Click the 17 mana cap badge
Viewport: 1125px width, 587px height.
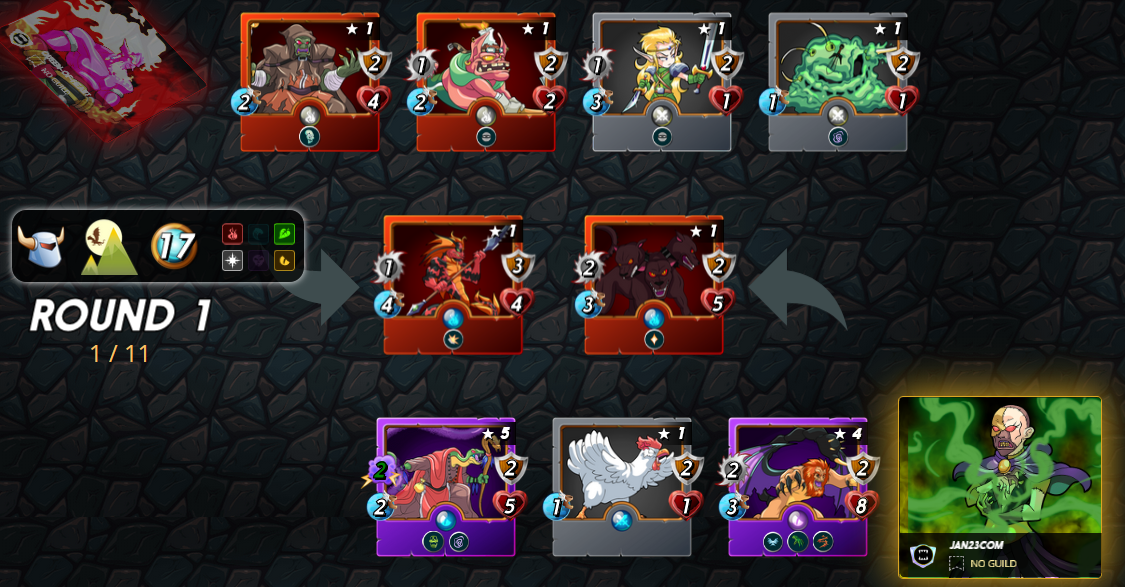click(x=174, y=246)
